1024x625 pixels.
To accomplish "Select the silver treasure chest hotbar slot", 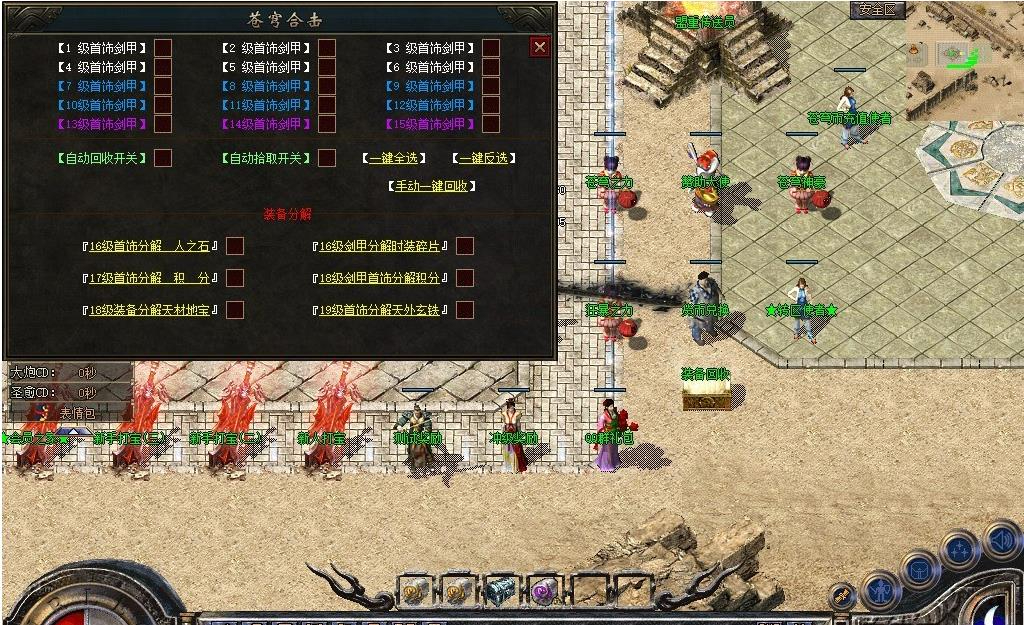I will 502,592.
